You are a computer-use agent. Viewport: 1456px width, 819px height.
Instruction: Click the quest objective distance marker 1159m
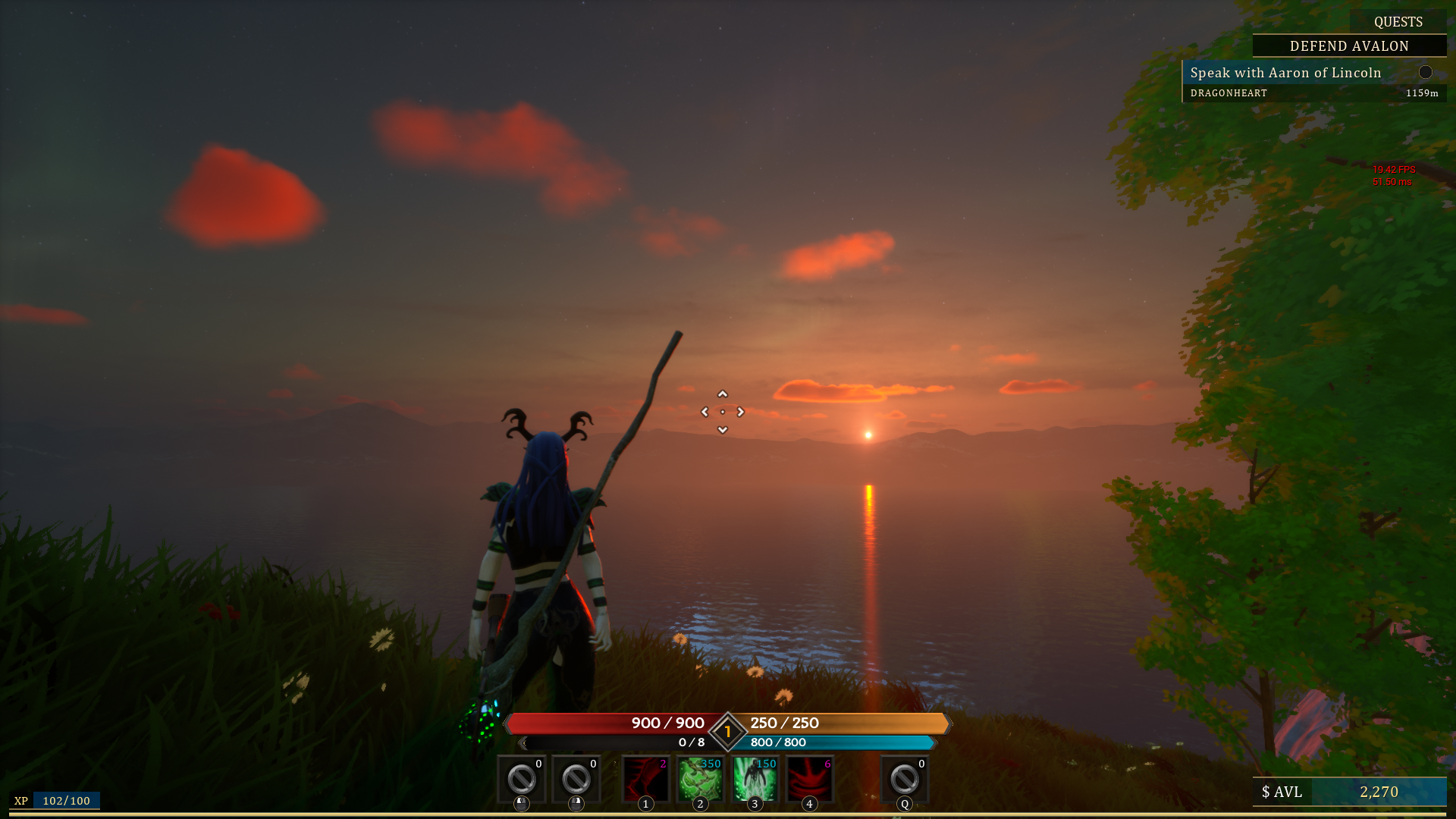click(1421, 93)
